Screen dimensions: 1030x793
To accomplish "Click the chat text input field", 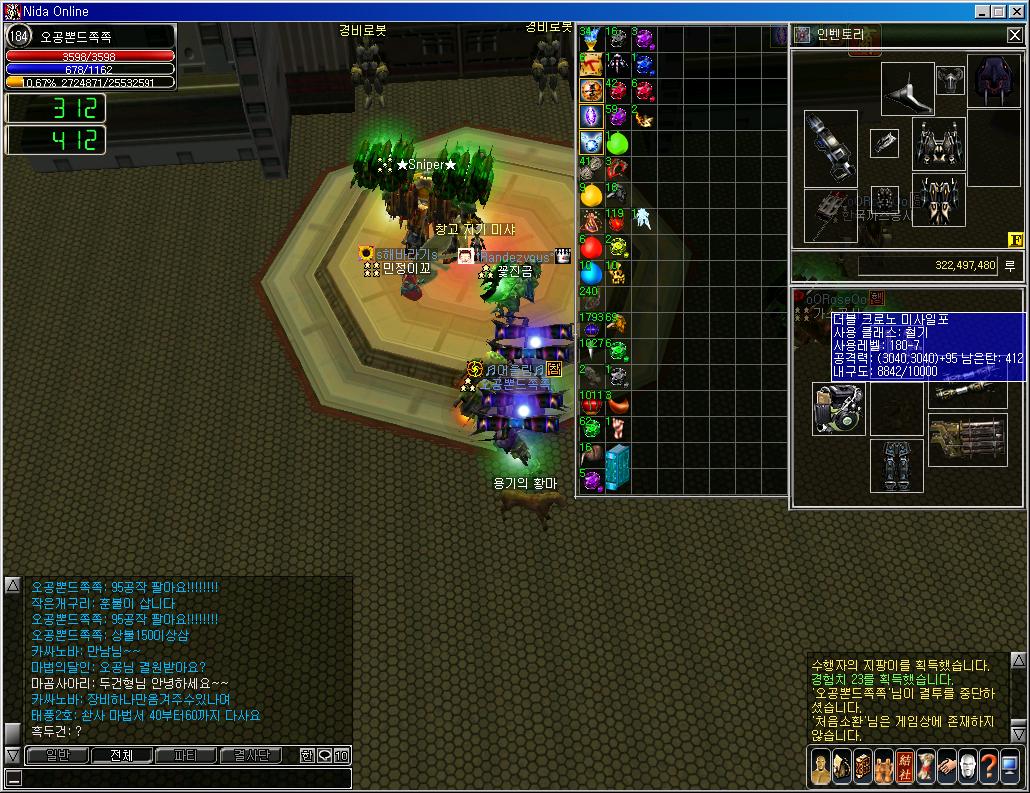I will [x=180, y=778].
